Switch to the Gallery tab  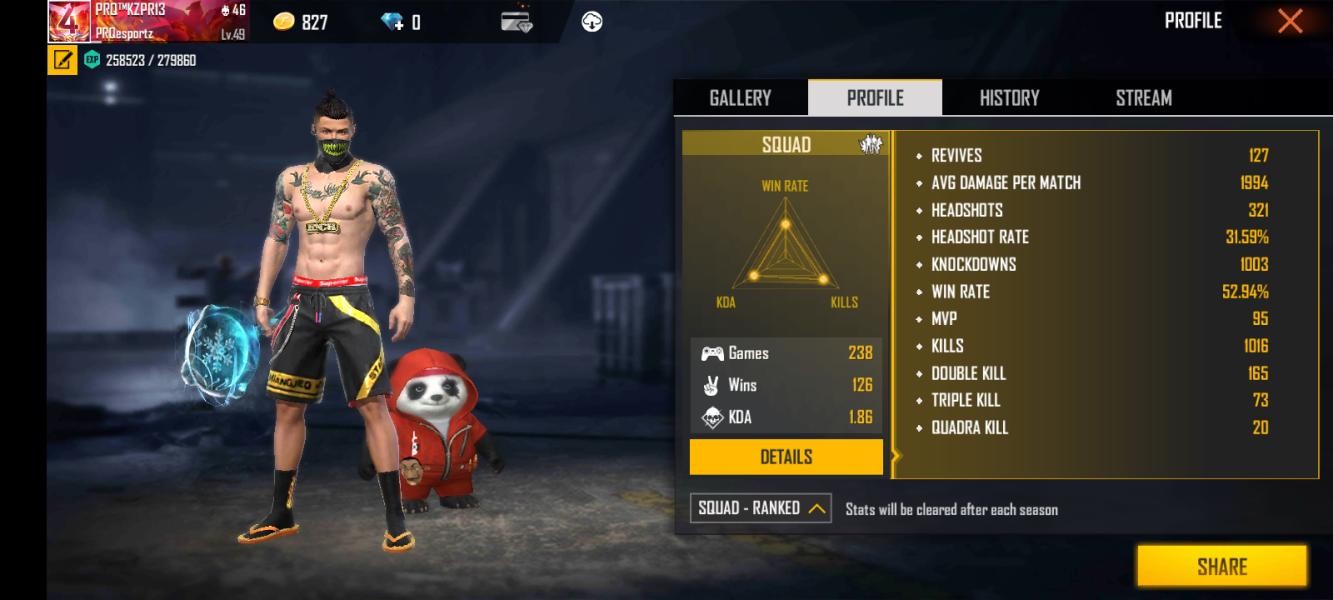coord(740,98)
